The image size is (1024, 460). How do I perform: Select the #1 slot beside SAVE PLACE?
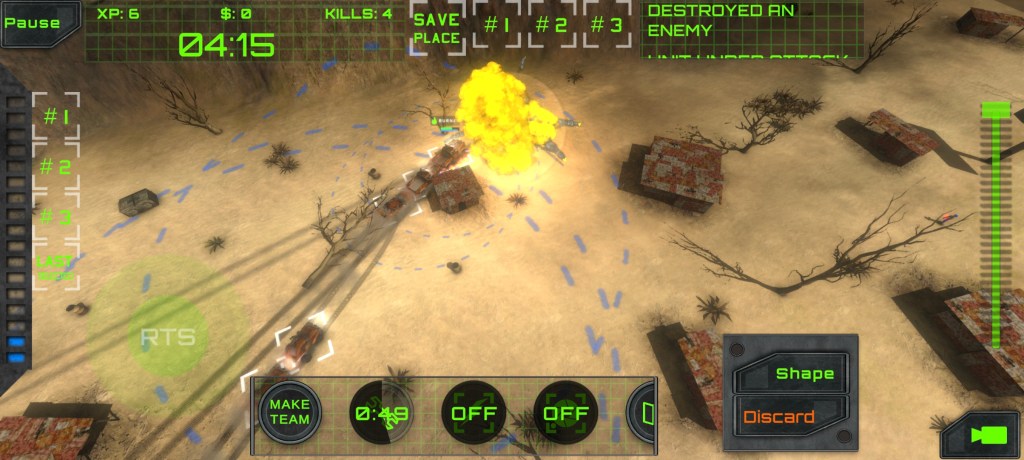497,26
